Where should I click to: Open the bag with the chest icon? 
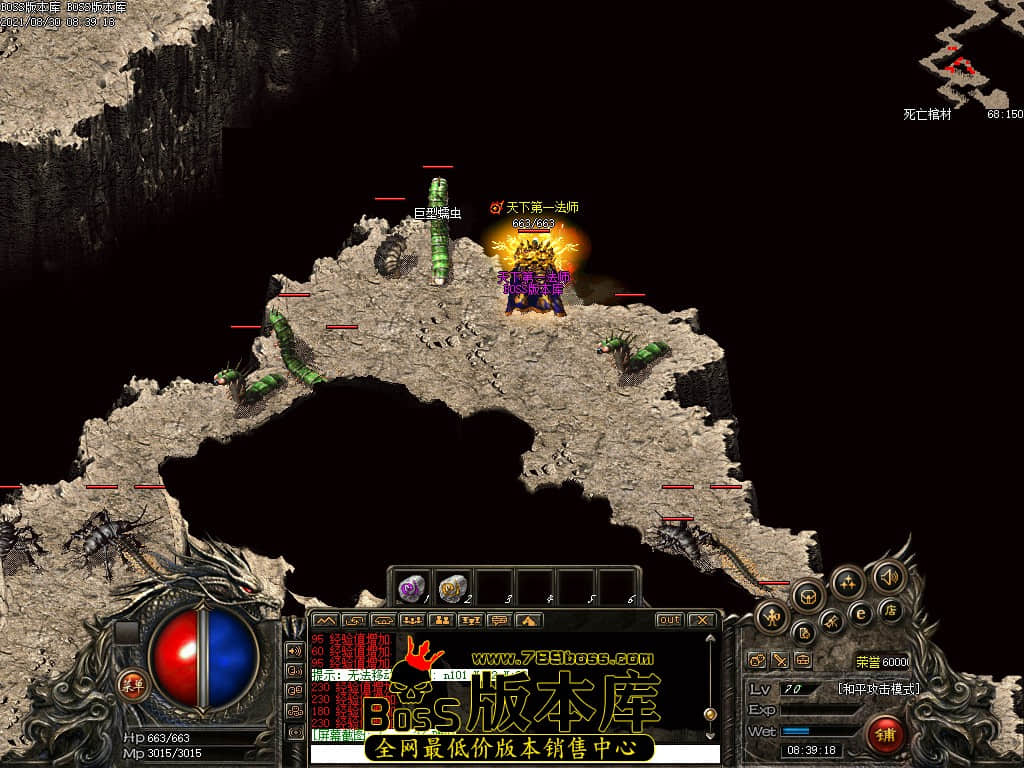tap(808, 597)
